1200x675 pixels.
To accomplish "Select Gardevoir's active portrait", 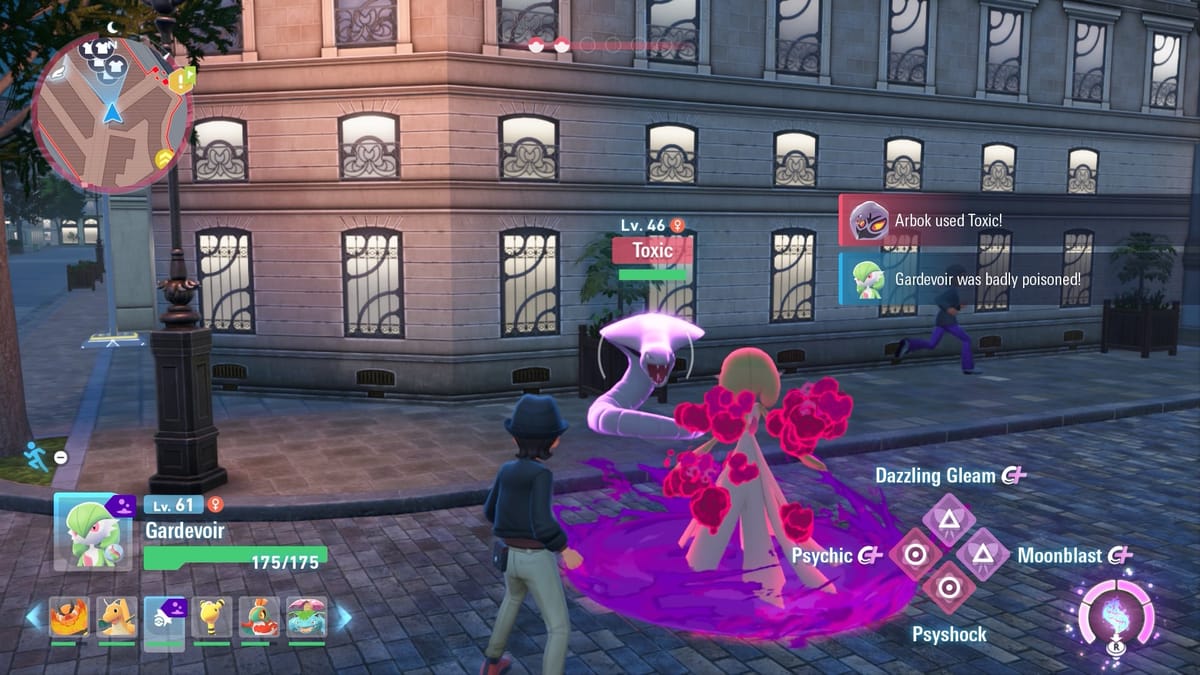I will point(94,531).
